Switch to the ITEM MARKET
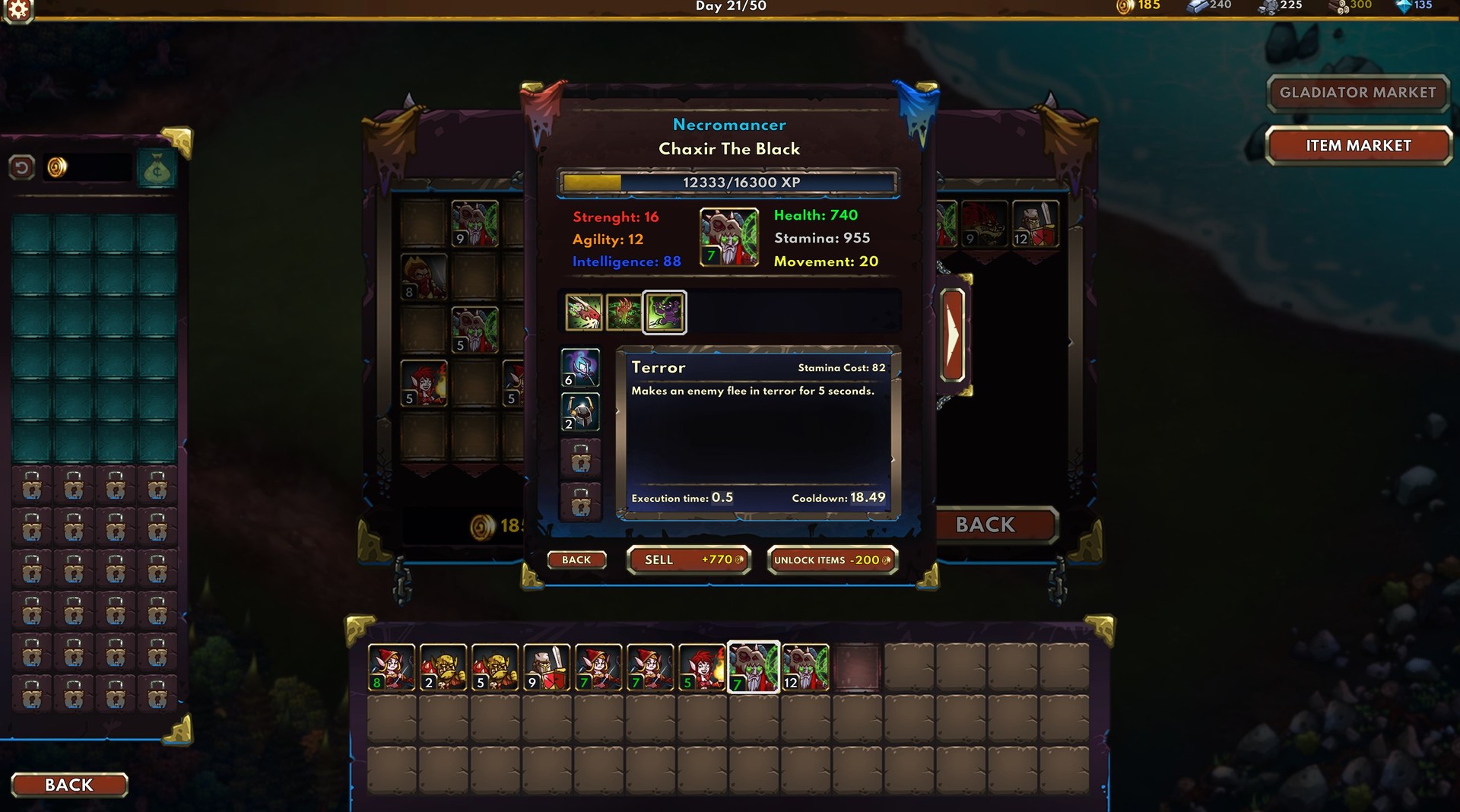 (1358, 145)
